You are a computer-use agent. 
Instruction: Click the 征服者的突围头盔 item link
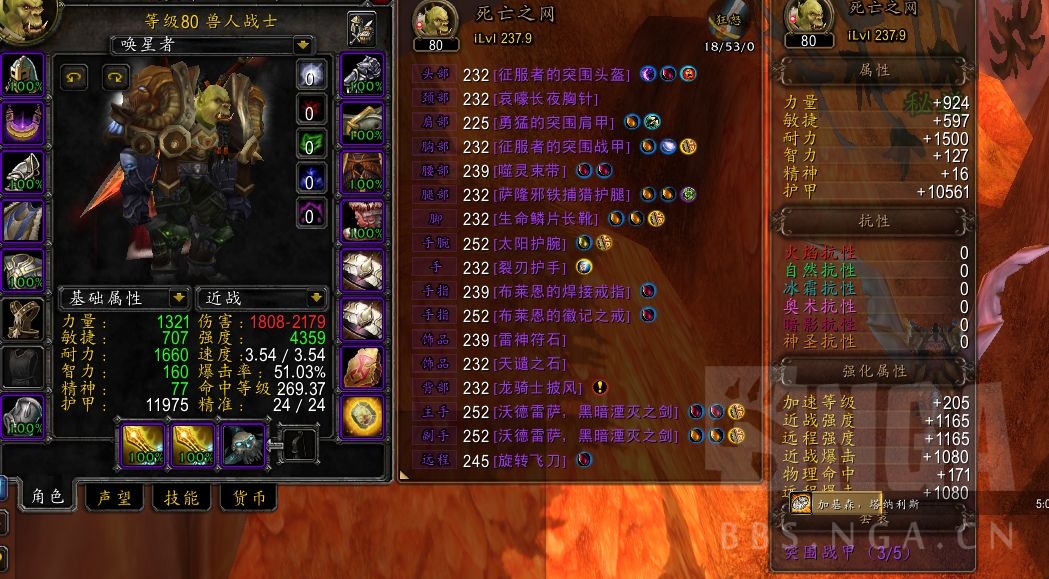tap(563, 73)
